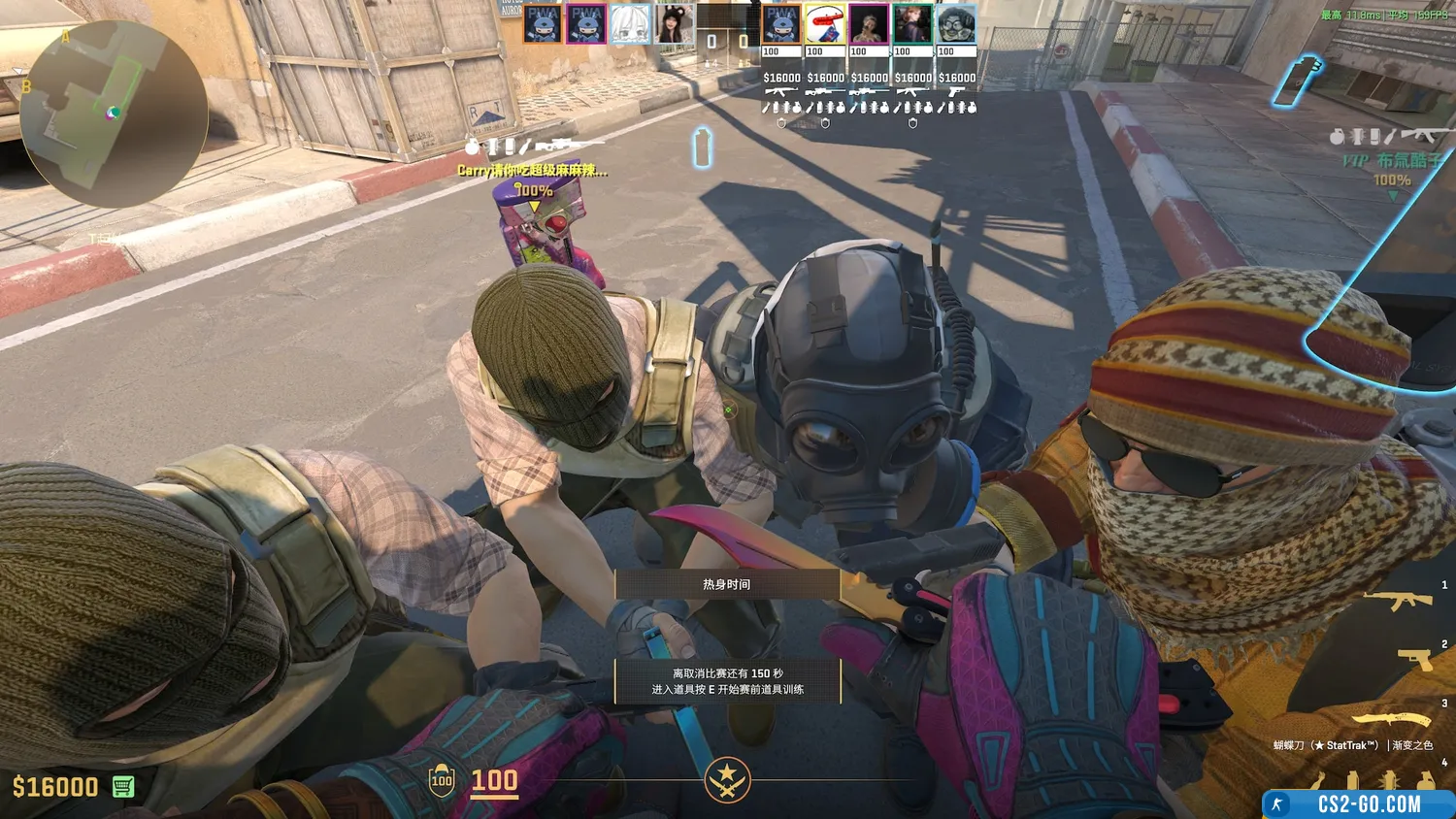Select the anime girl sketch player avatar
The width and height of the screenshot is (1456, 819).
point(630,25)
